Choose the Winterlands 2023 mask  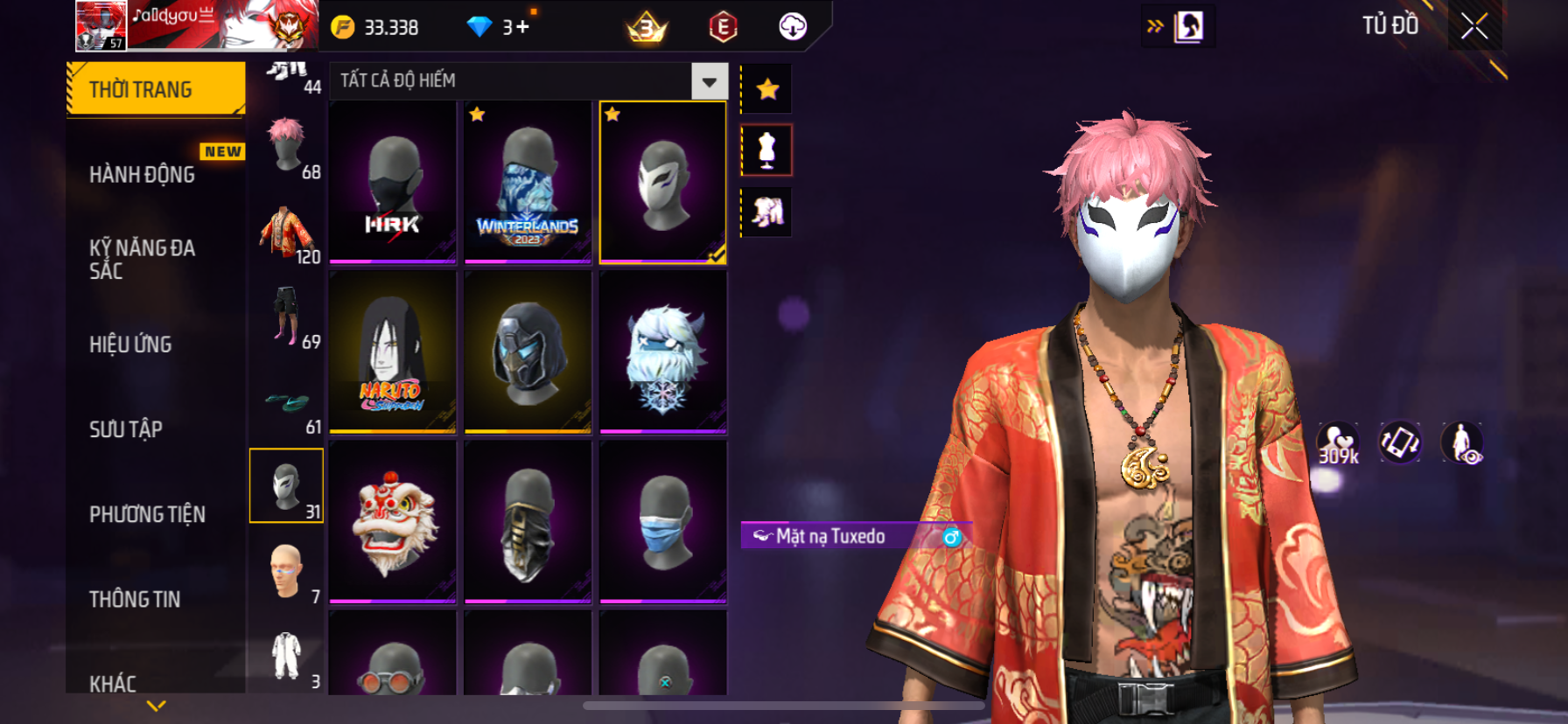tap(528, 182)
